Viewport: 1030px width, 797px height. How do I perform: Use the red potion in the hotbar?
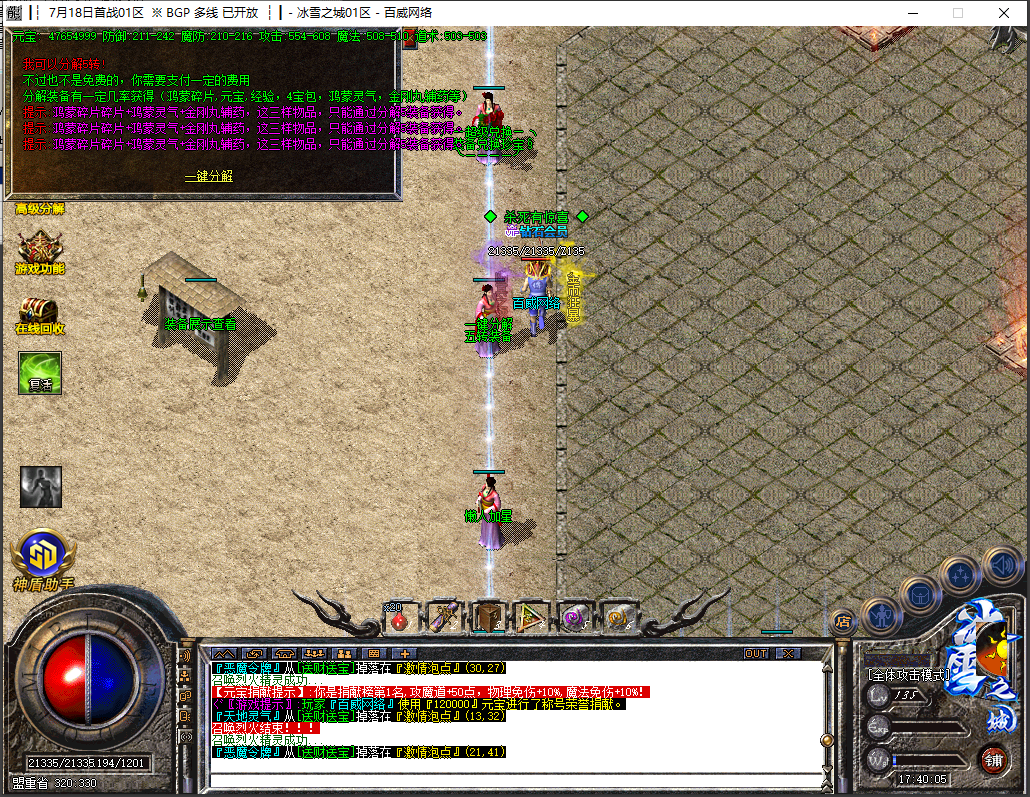(x=399, y=619)
